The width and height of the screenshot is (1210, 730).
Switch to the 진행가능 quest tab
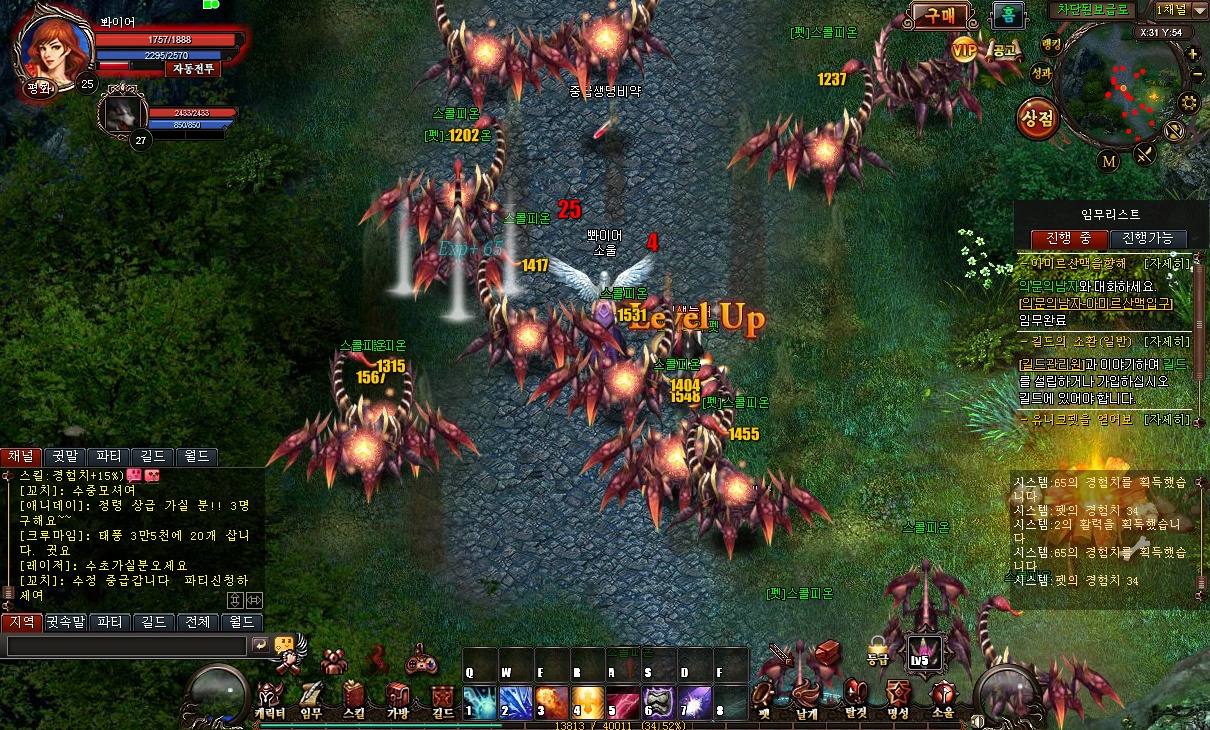click(x=1148, y=239)
